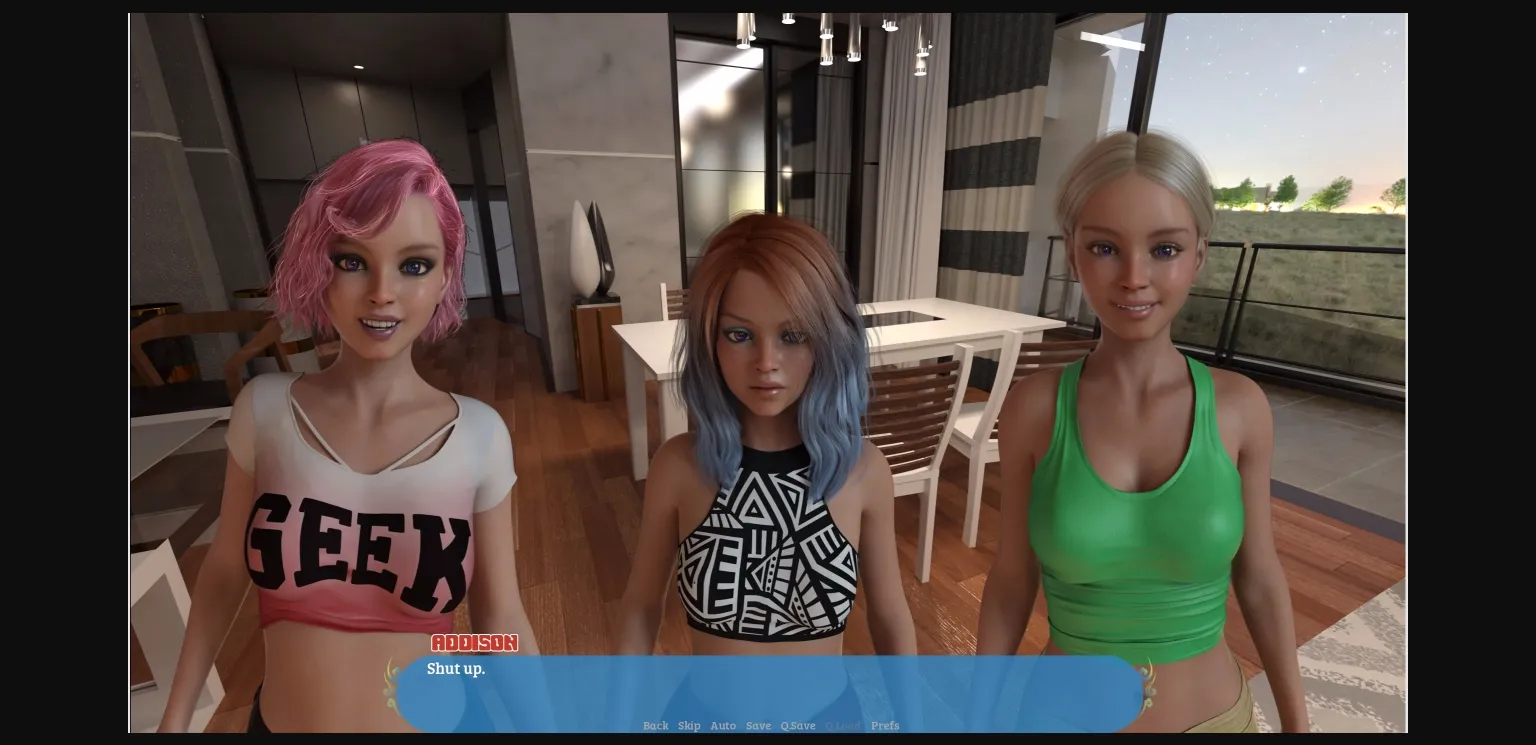The height and width of the screenshot is (745, 1536).
Task: Turn on Auto text advance
Action: pos(723,726)
